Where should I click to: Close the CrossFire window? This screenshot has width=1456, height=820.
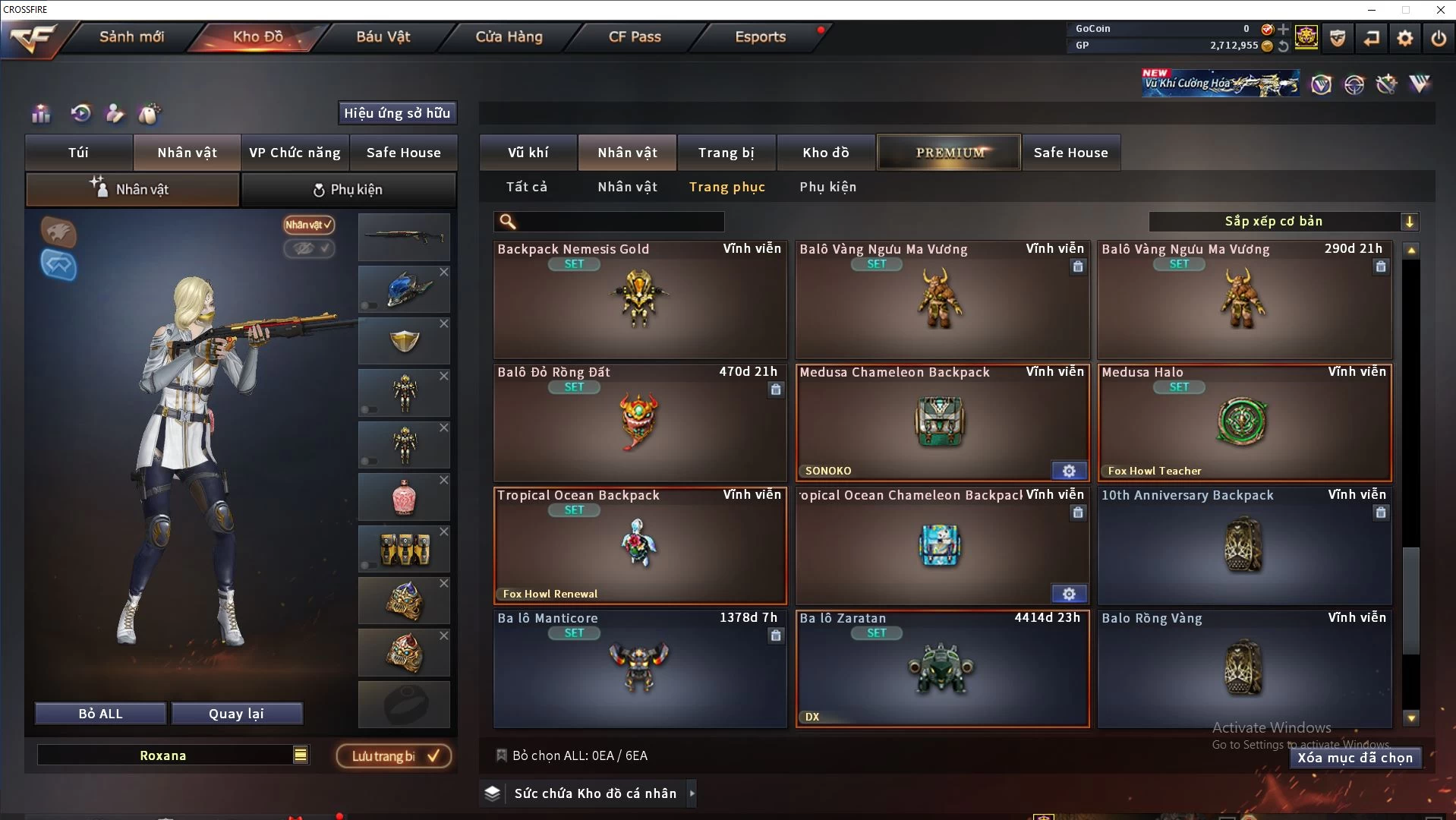pyautogui.click(x=1440, y=10)
